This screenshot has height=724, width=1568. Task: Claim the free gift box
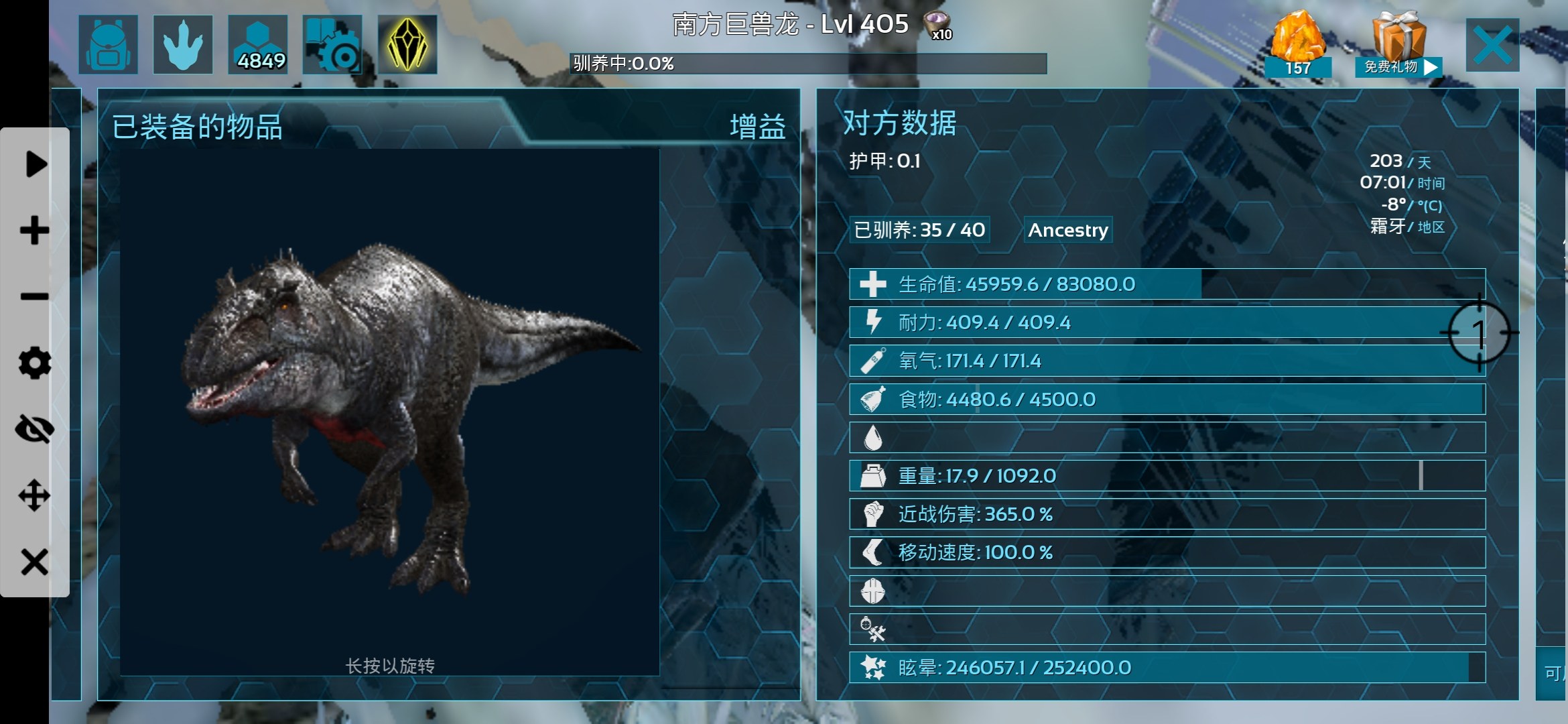(x=1398, y=44)
